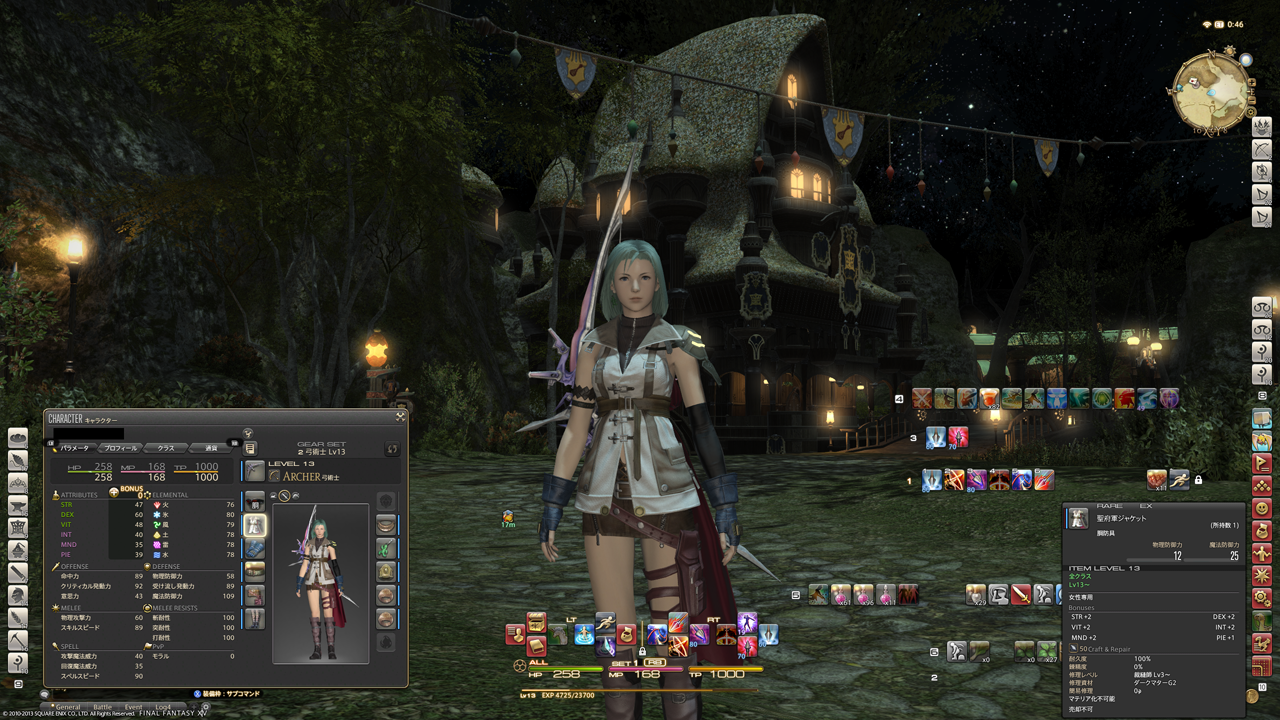1280x720 pixels.
Task: Use the red sword action icon
Action: click(1020, 595)
